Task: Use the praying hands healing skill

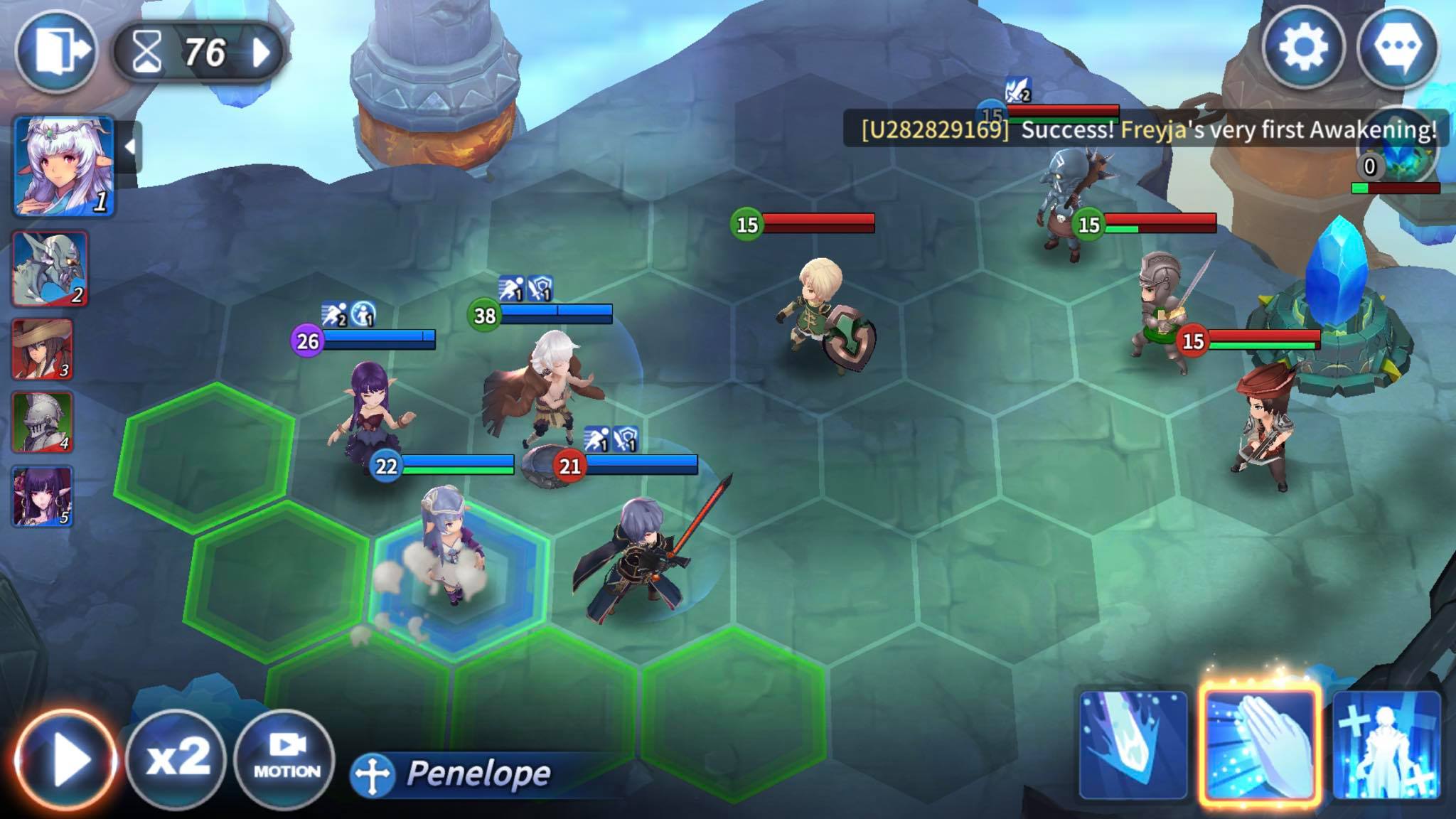Action: point(1260,744)
